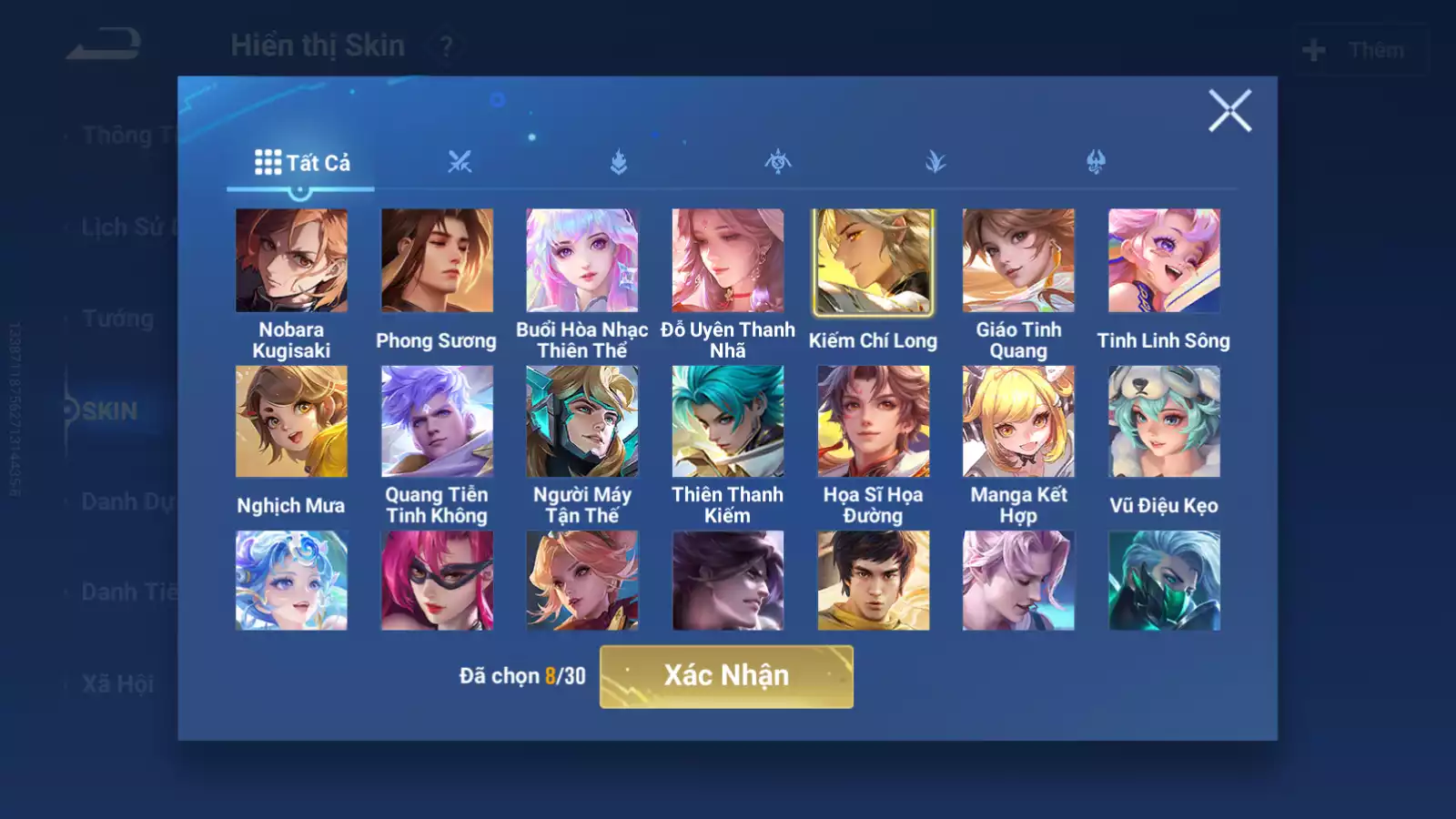This screenshot has height=819, width=1456.
Task: Select the green-masked assassin portrait
Action: [1164, 581]
